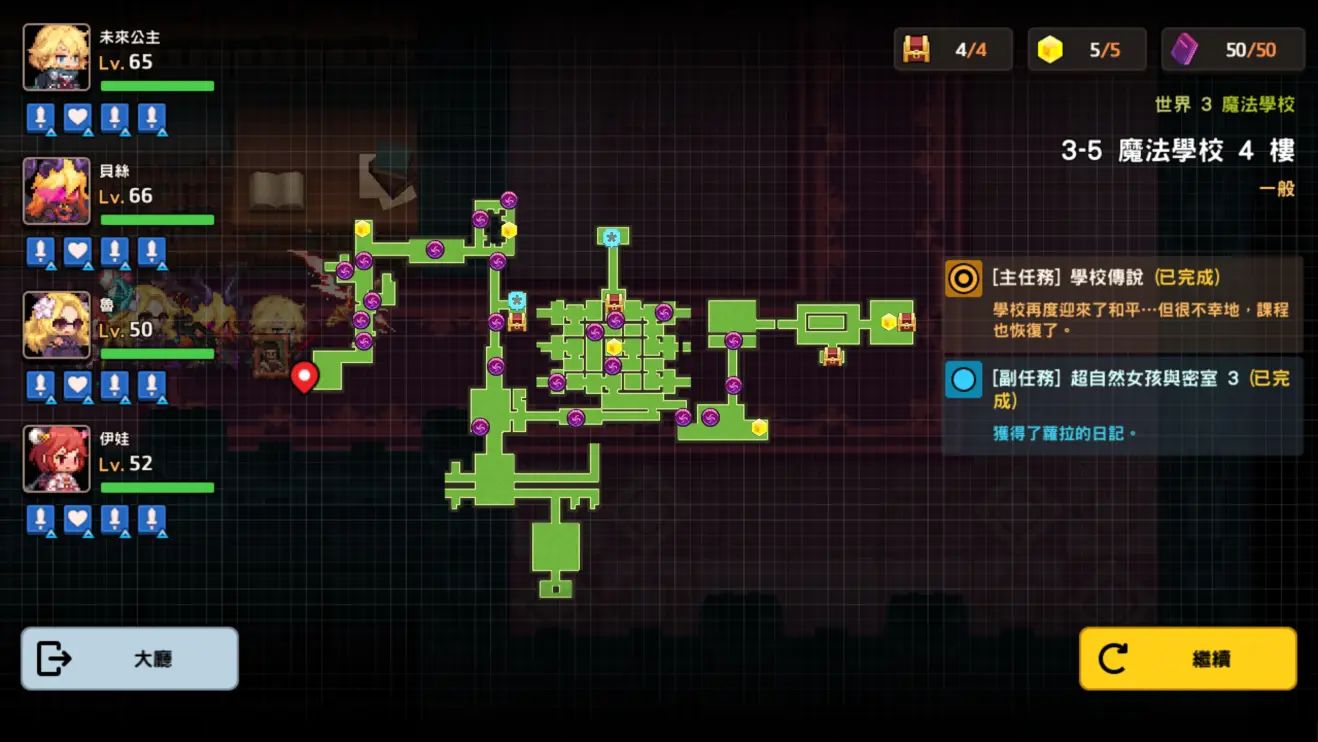The image size is (1318, 742).
Task: Click the red location pin on map
Action: pyautogui.click(x=304, y=376)
